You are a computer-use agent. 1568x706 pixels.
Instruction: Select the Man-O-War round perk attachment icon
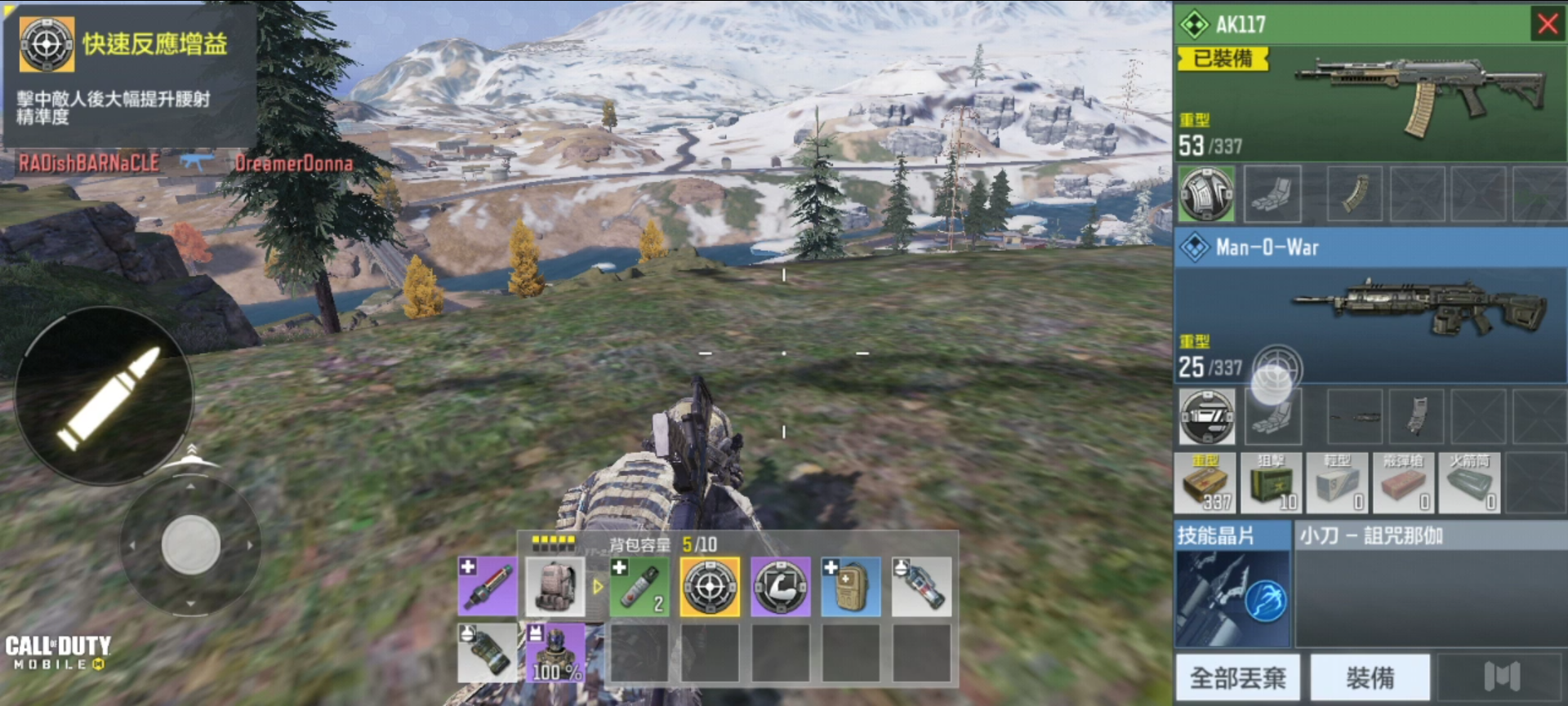pos(1207,416)
